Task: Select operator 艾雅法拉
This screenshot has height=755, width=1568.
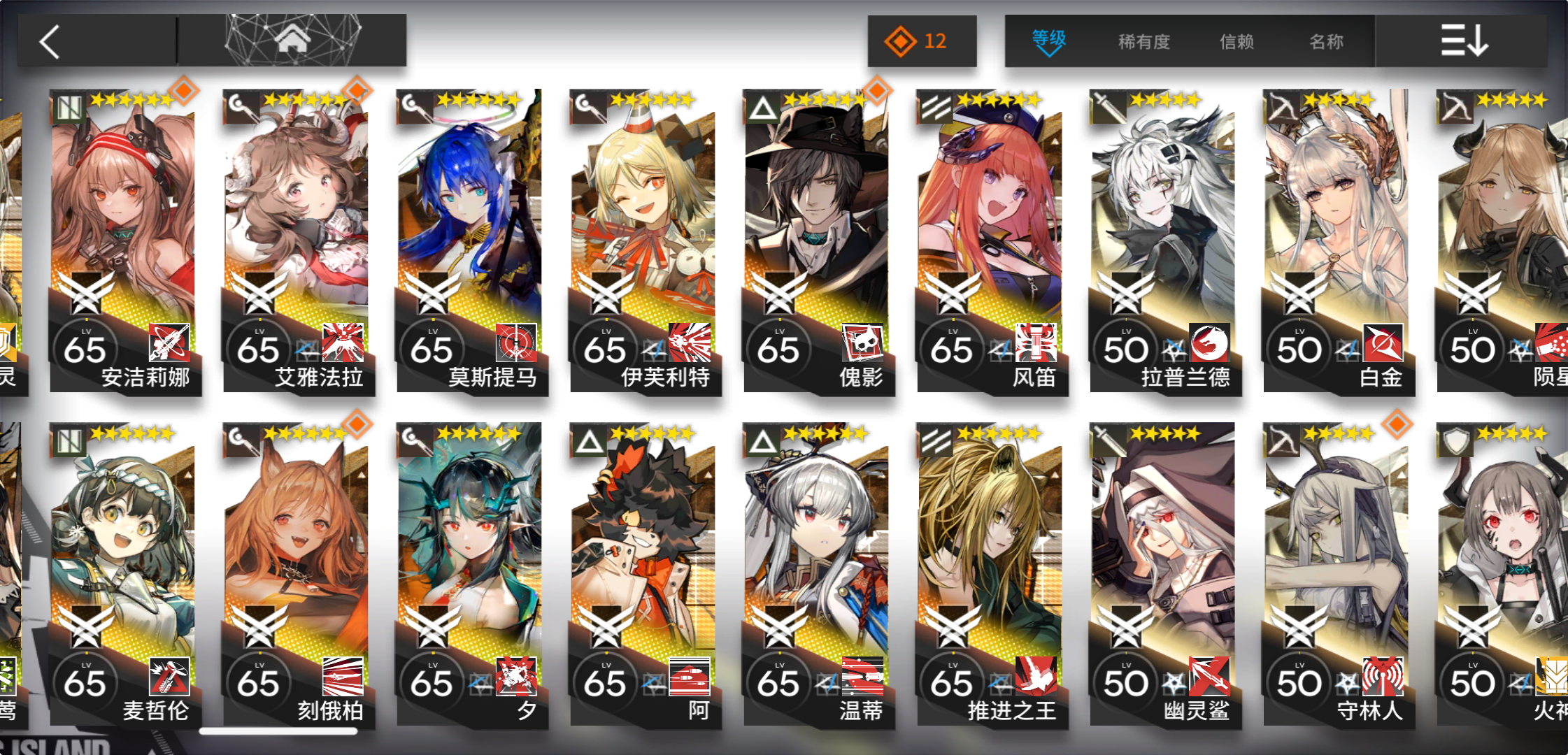Action: [297, 238]
